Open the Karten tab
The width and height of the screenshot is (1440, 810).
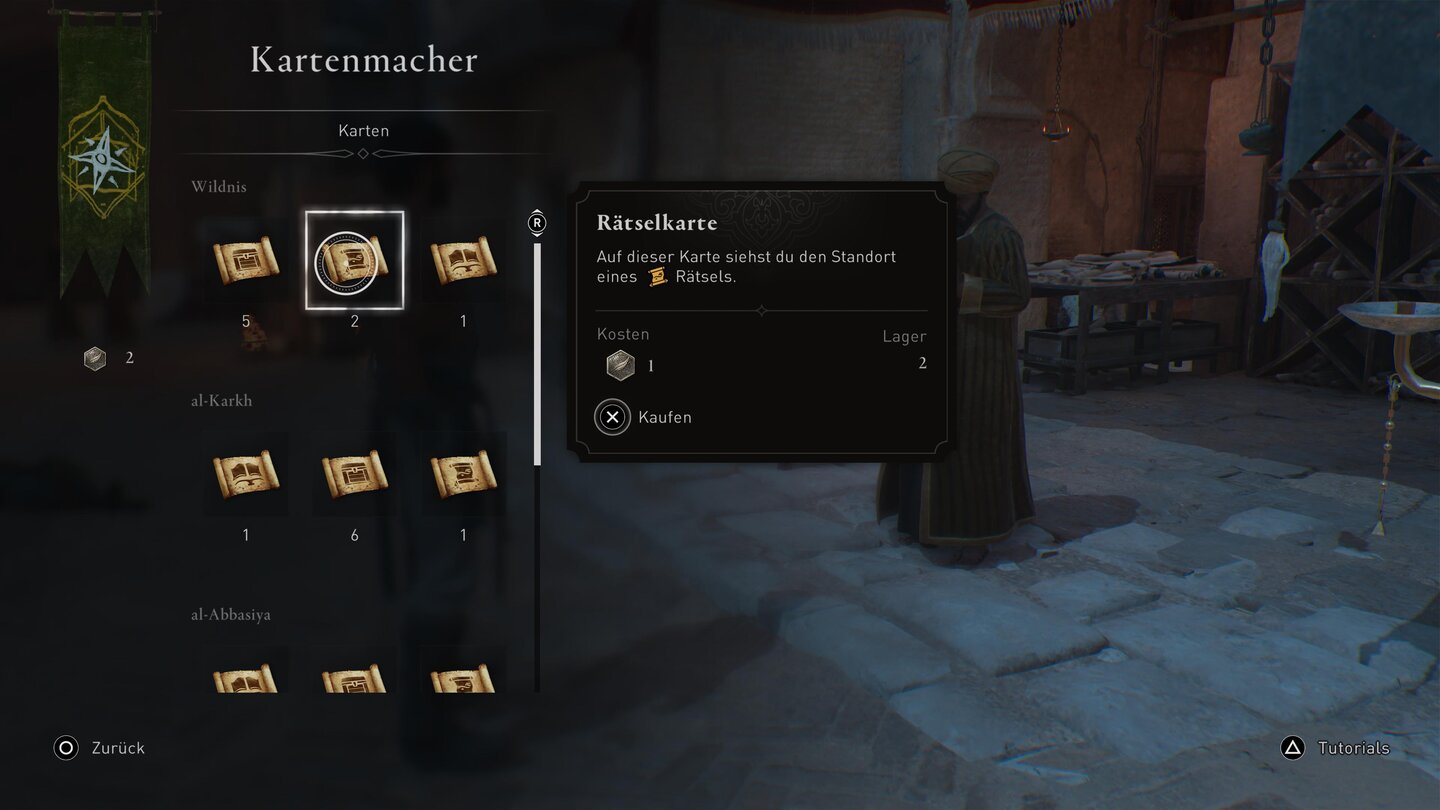[x=363, y=131]
